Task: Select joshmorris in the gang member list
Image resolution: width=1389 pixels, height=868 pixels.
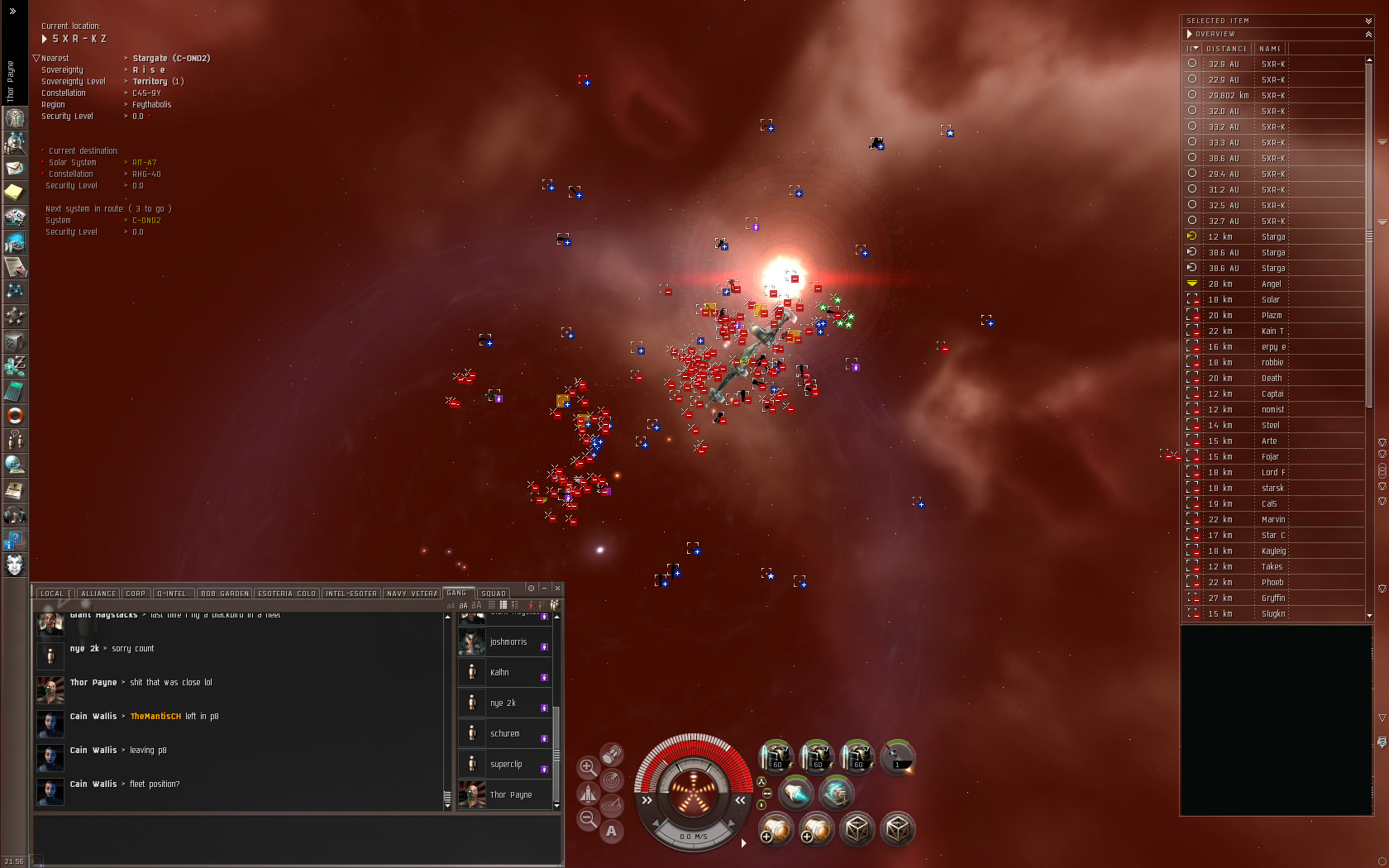Action: click(x=508, y=642)
